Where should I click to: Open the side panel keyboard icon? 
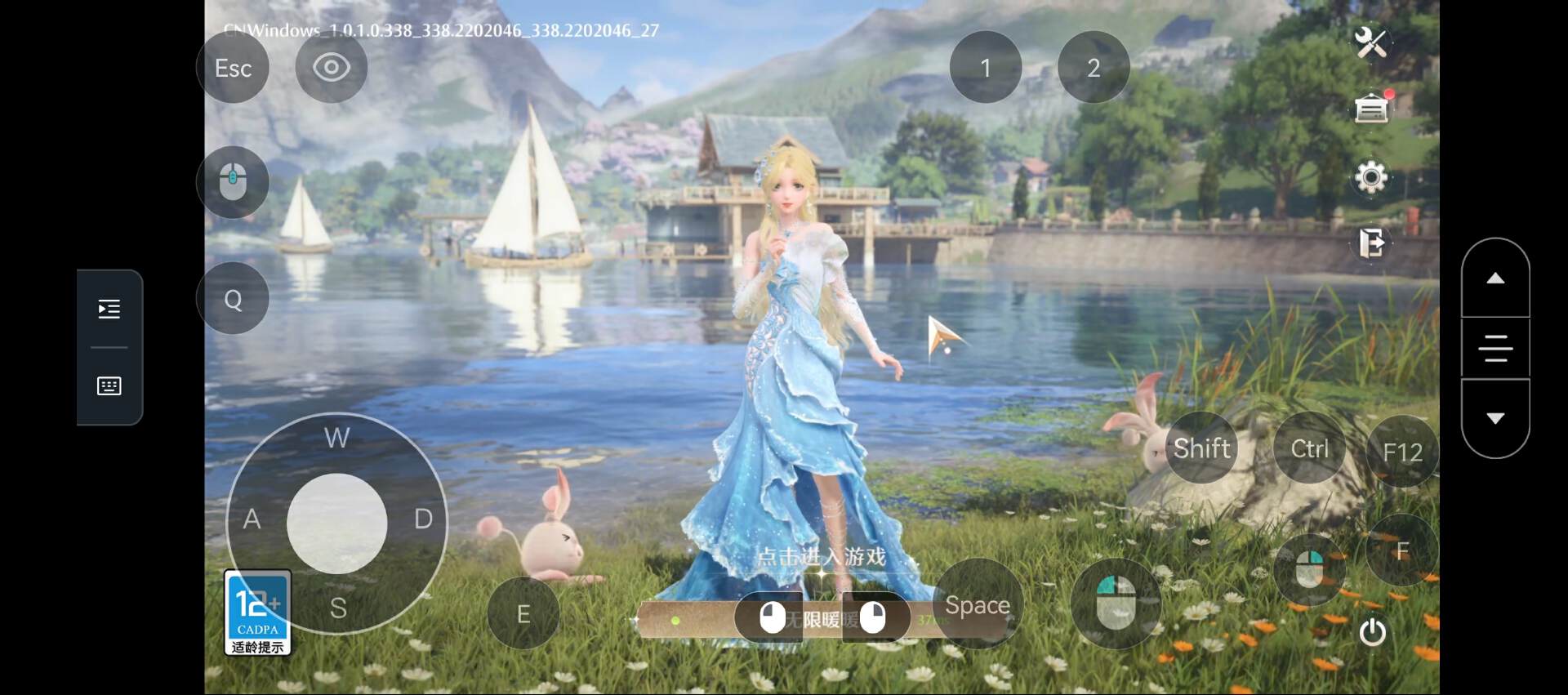[x=109, y=385]
